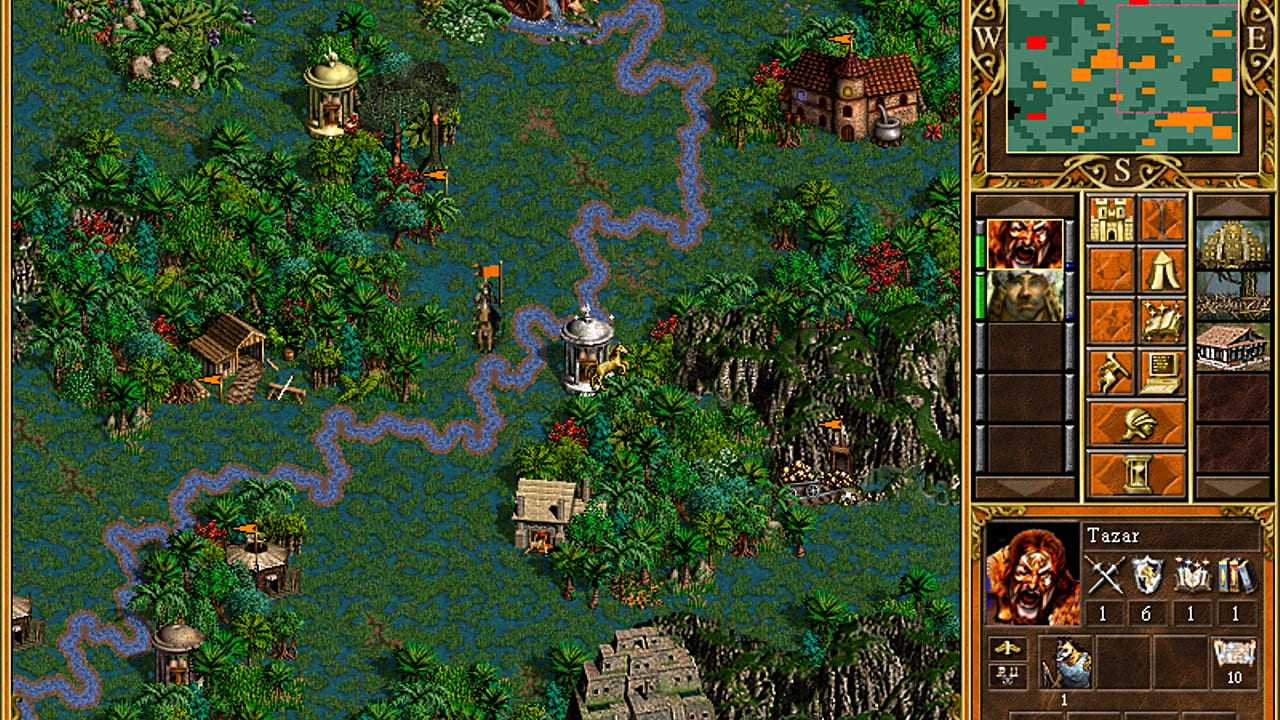Image resolution: width=1280 pixels, height=720 pixels.
Task: Select the gnoll troop slot in army
Action: click(1064, 661)
